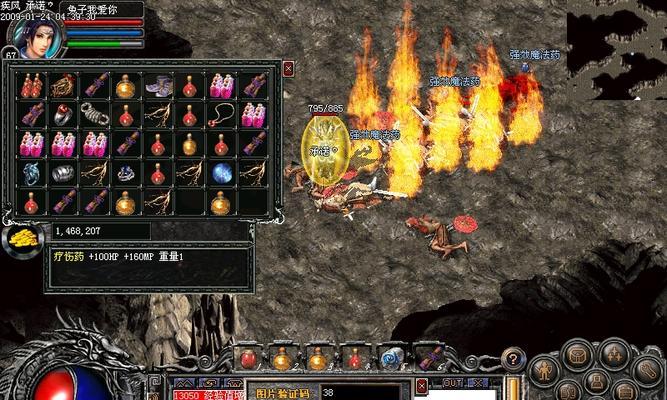
Task: Use the blue orb in the belt bar
Action: tap(386, 357)
